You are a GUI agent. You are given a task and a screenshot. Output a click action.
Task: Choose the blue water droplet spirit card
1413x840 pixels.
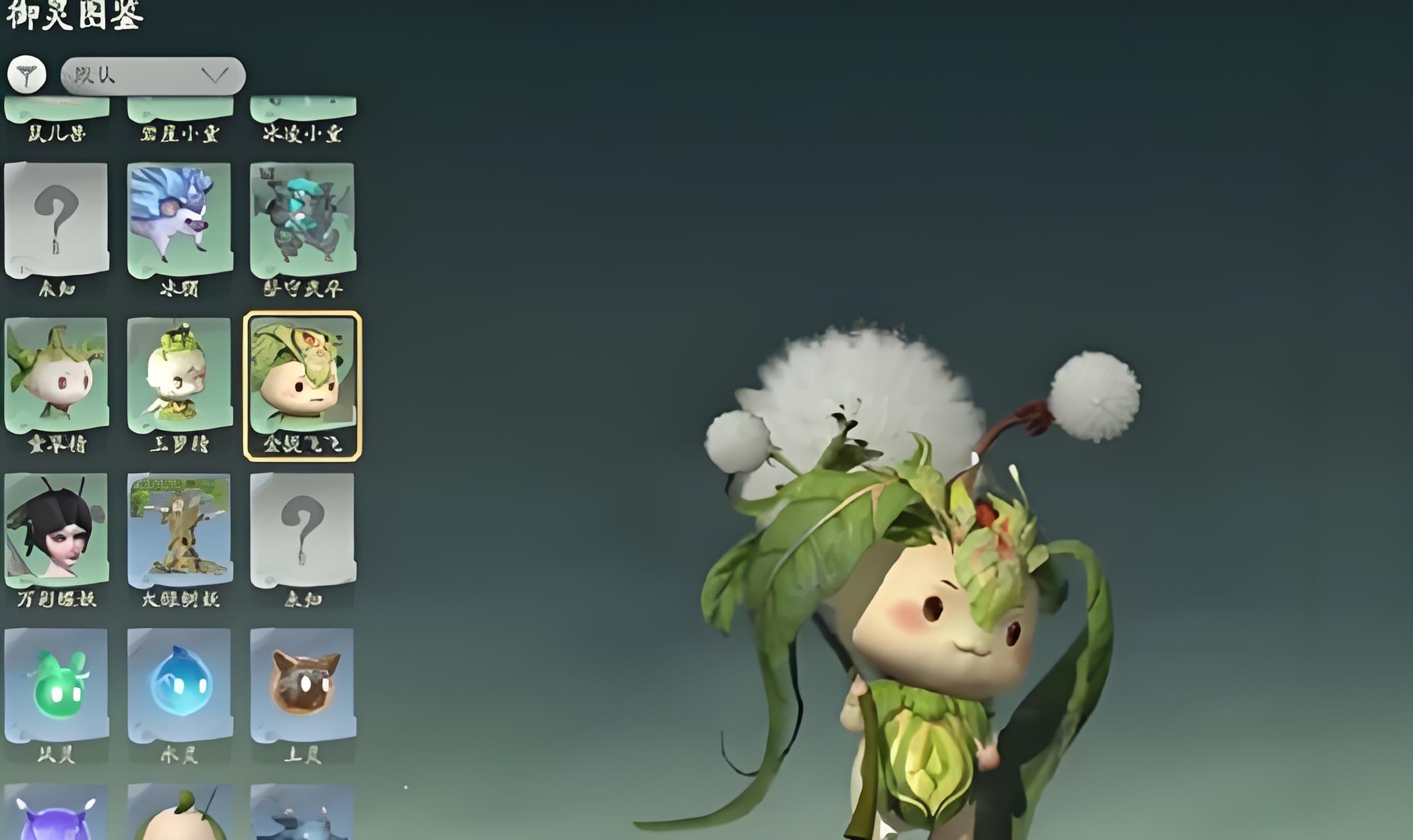point(179,686)
